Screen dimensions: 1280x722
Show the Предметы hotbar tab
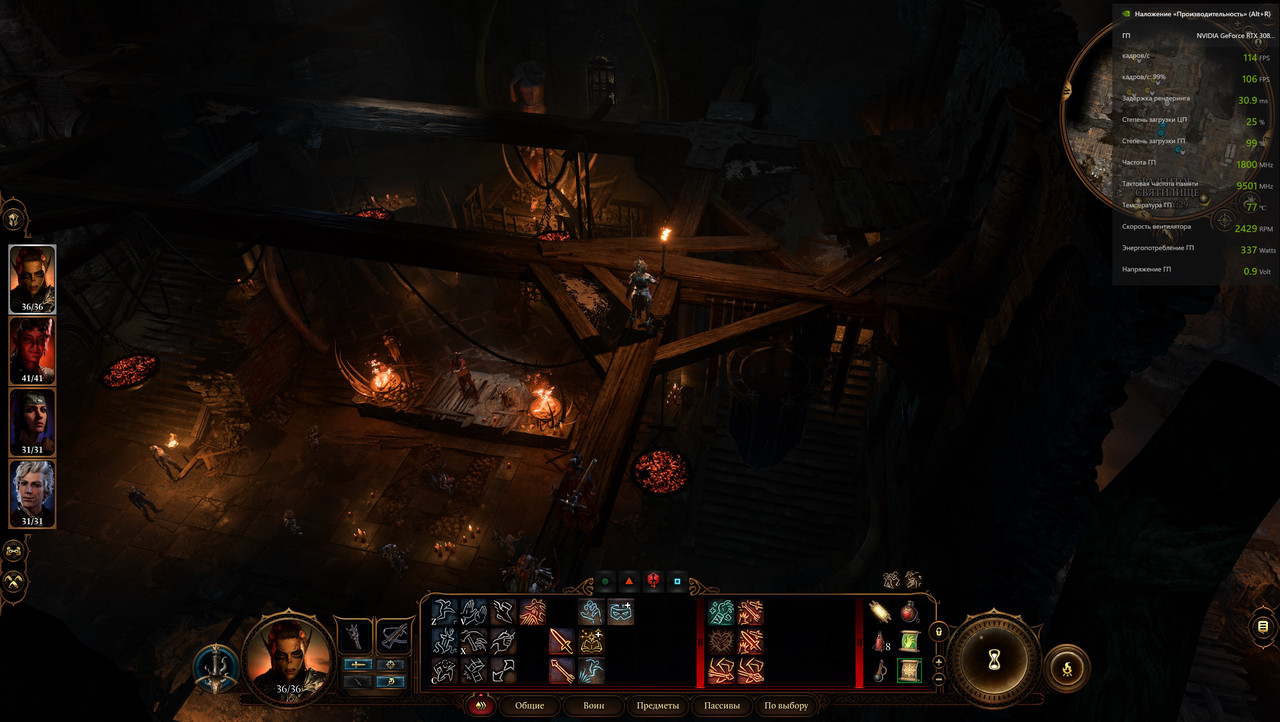(657, 705)
